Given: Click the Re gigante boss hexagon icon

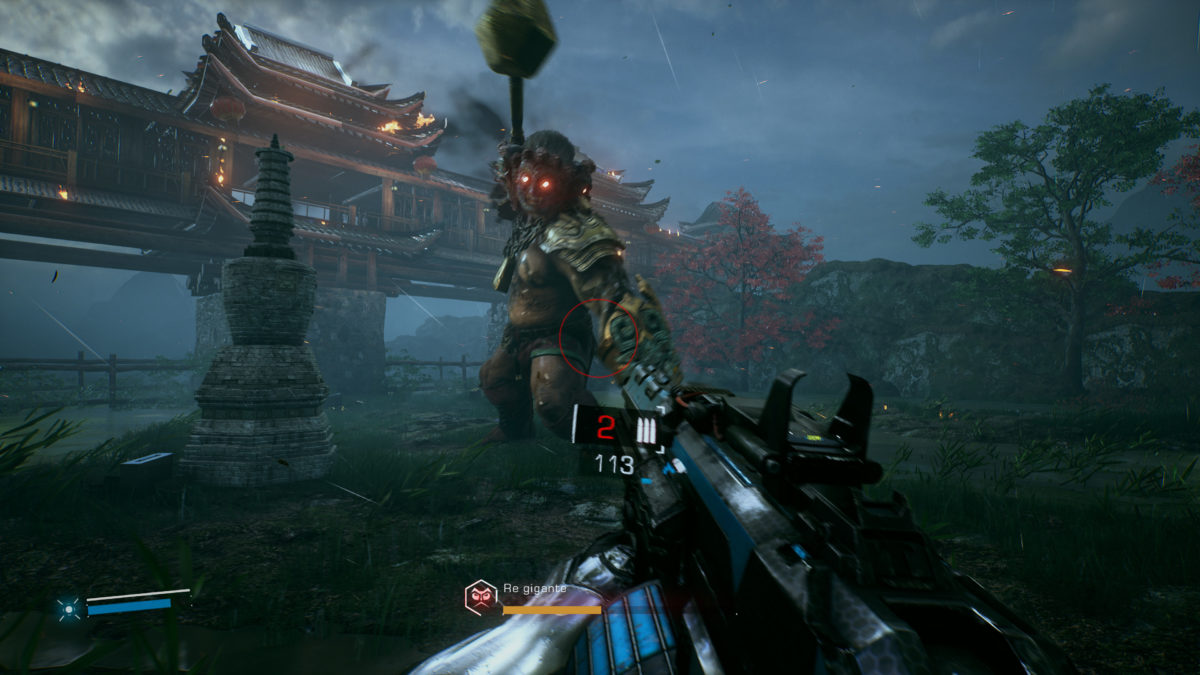Looking at the screenshot, I should coord(481,597).
